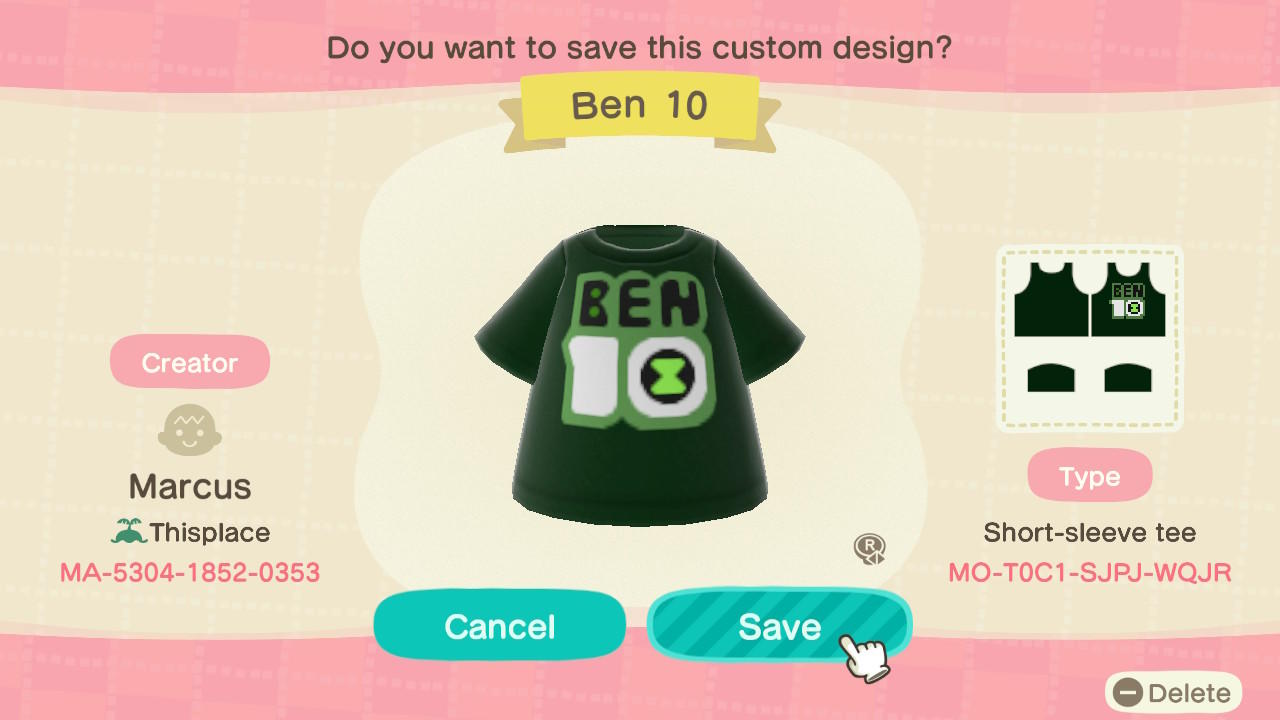Click the Type label badge
This screenshot has width=1280, height=720.
(1089, 475)
